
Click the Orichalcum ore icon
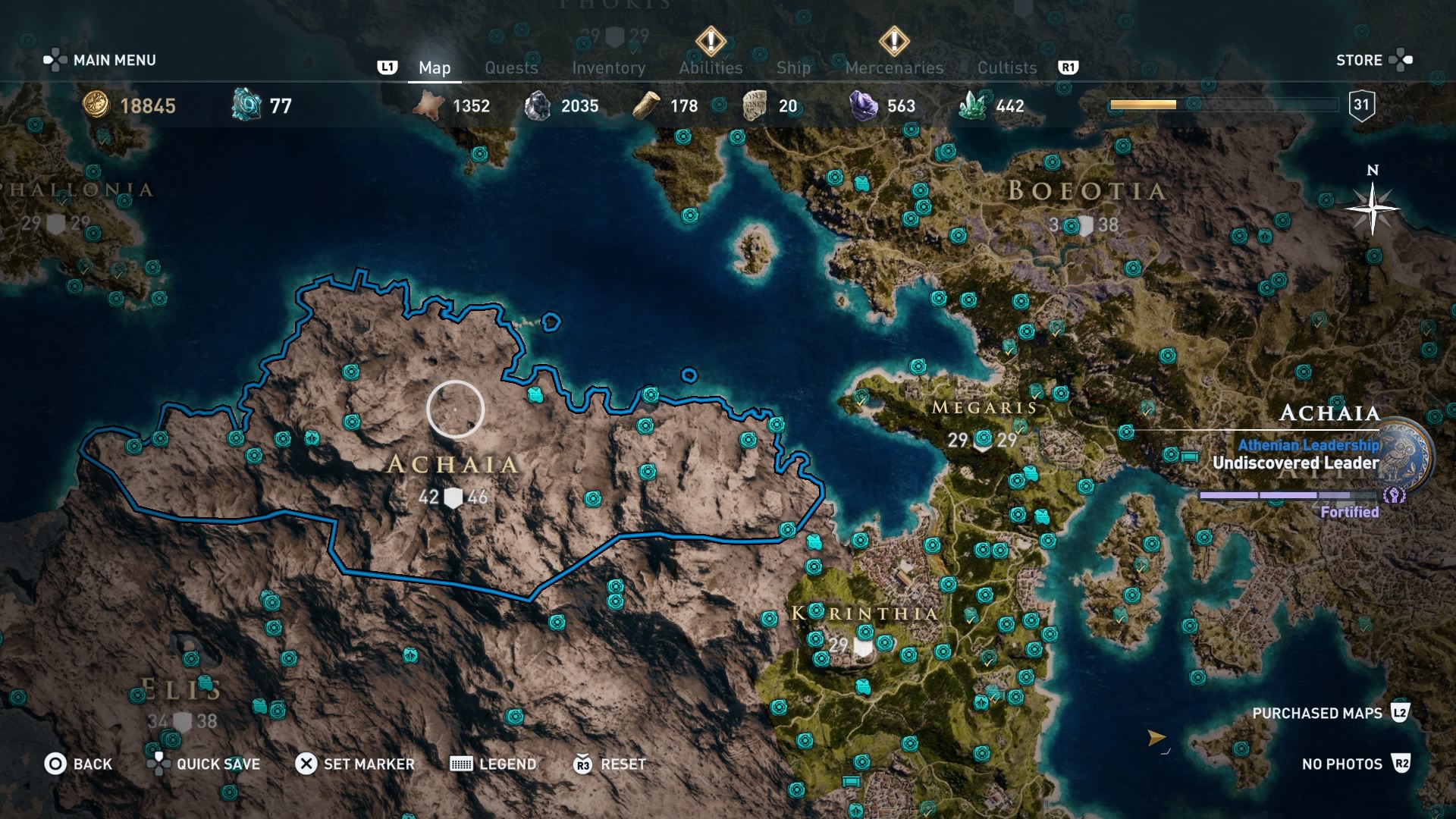pos(244,105)
